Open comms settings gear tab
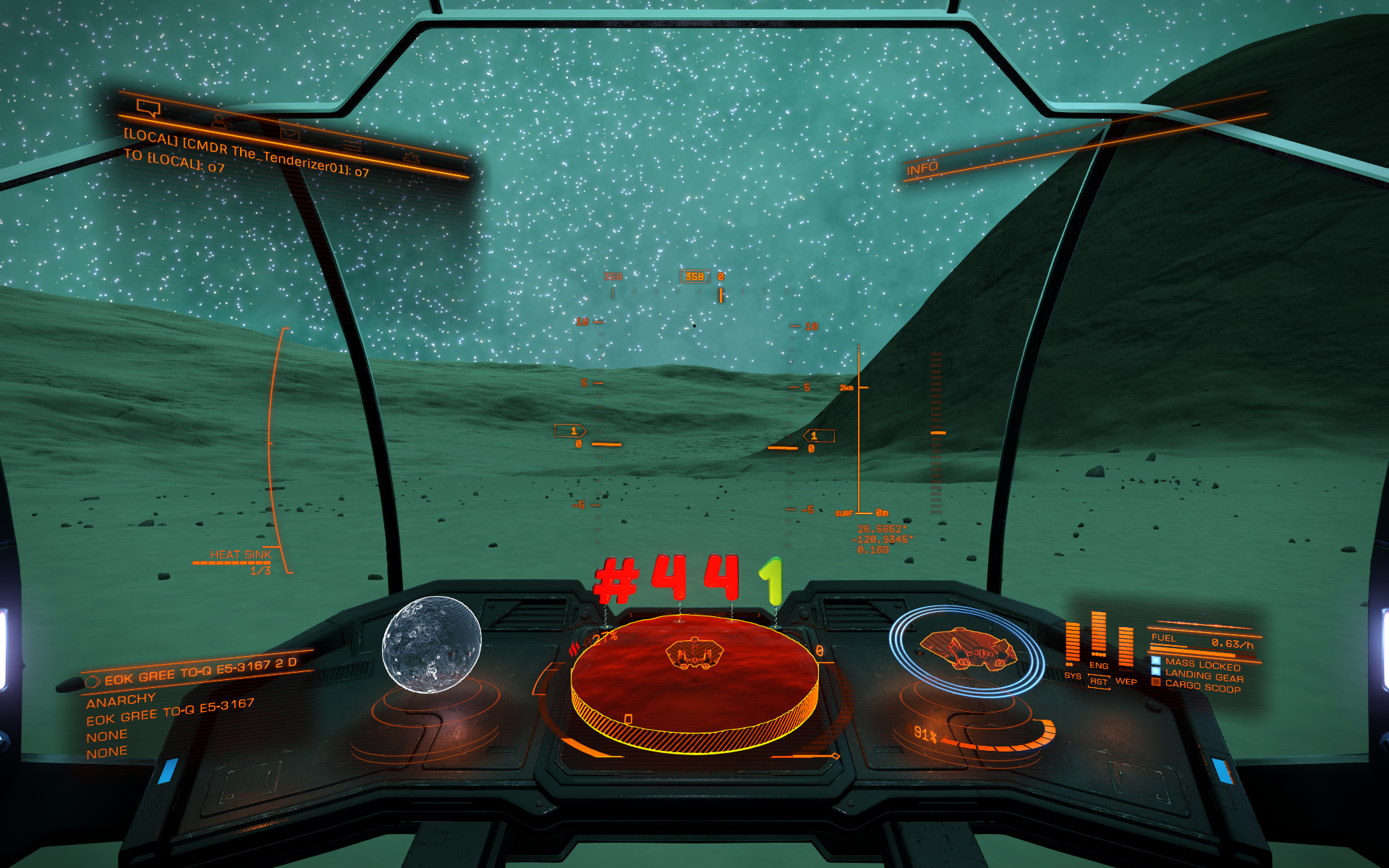 click(x=412, y=156)
